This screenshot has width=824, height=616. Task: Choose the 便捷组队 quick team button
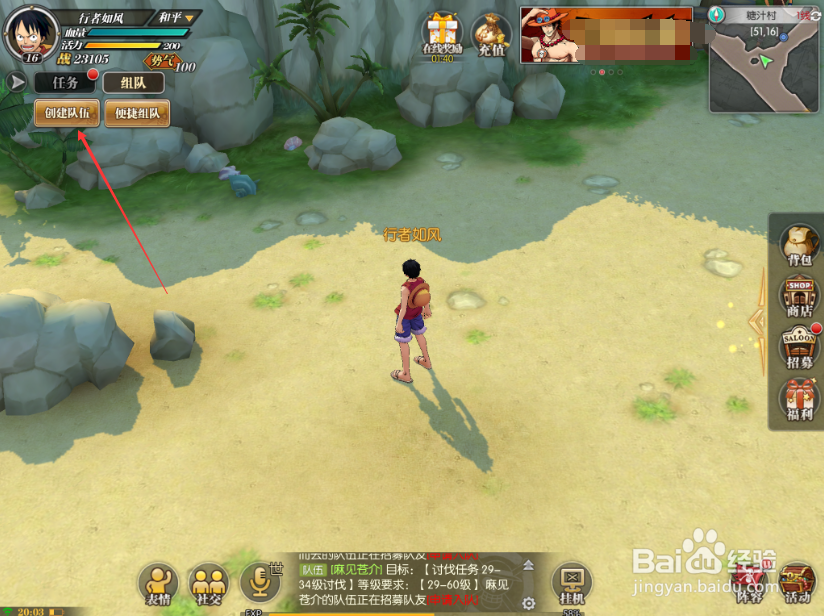click(137, 113)
